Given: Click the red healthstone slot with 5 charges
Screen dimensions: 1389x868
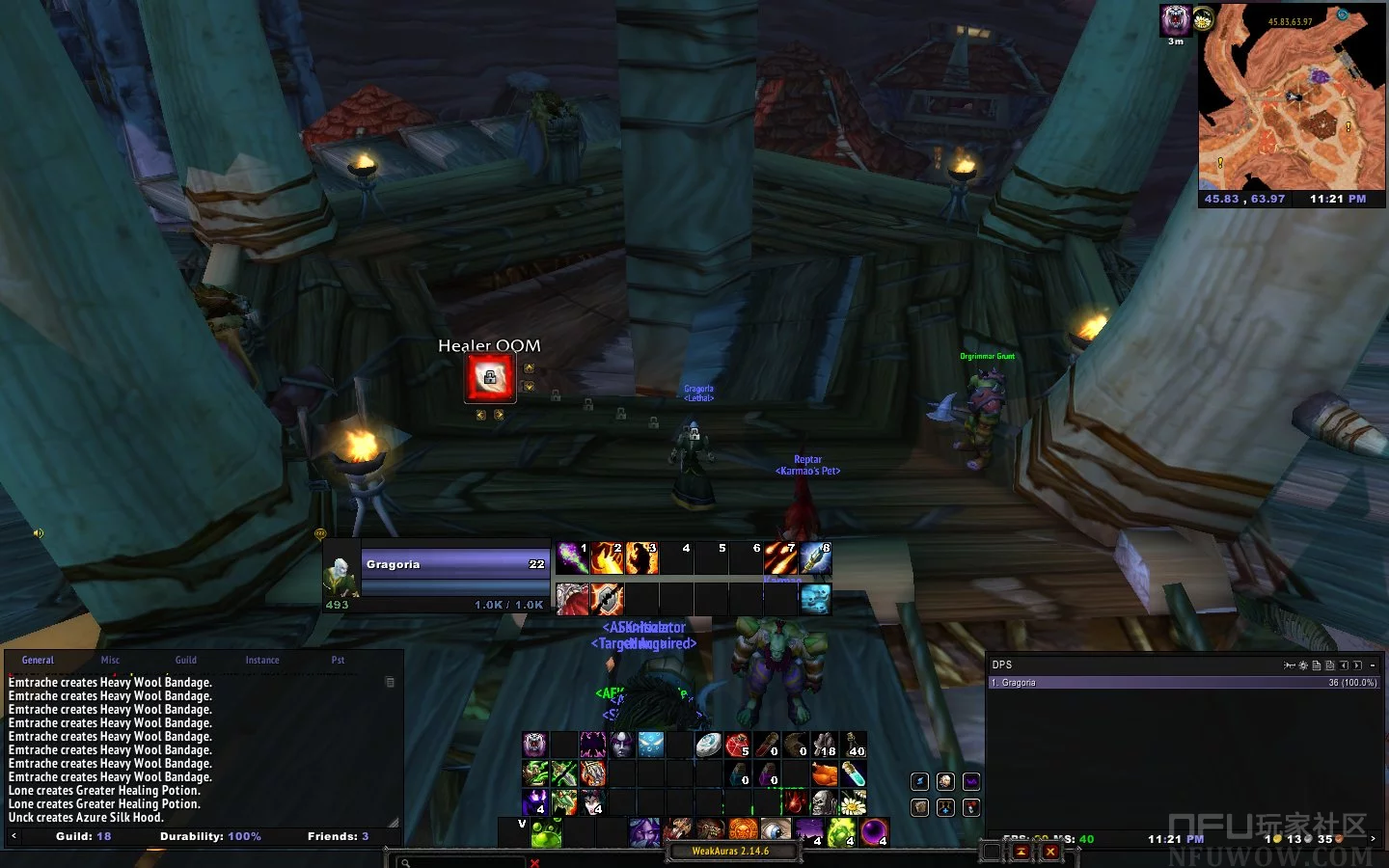Looking at the screenshot, I should [x=738, y=745].
